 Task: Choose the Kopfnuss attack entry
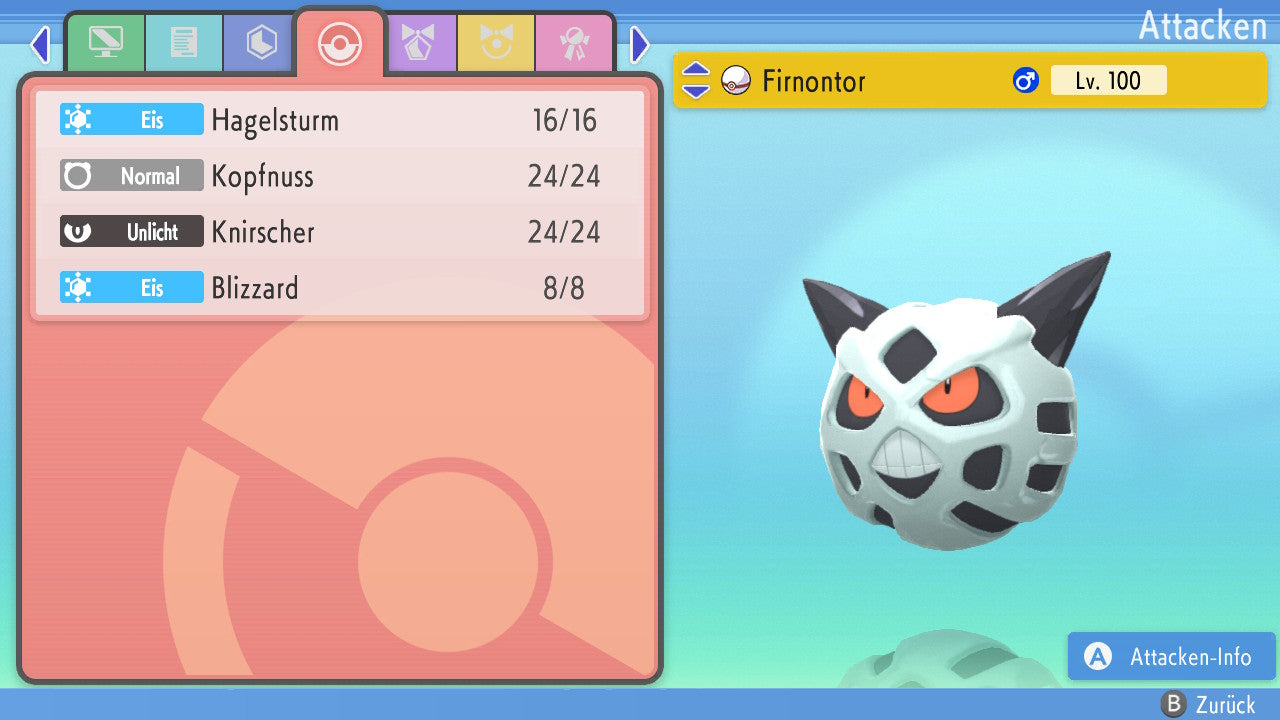click(x=340, y=176)
